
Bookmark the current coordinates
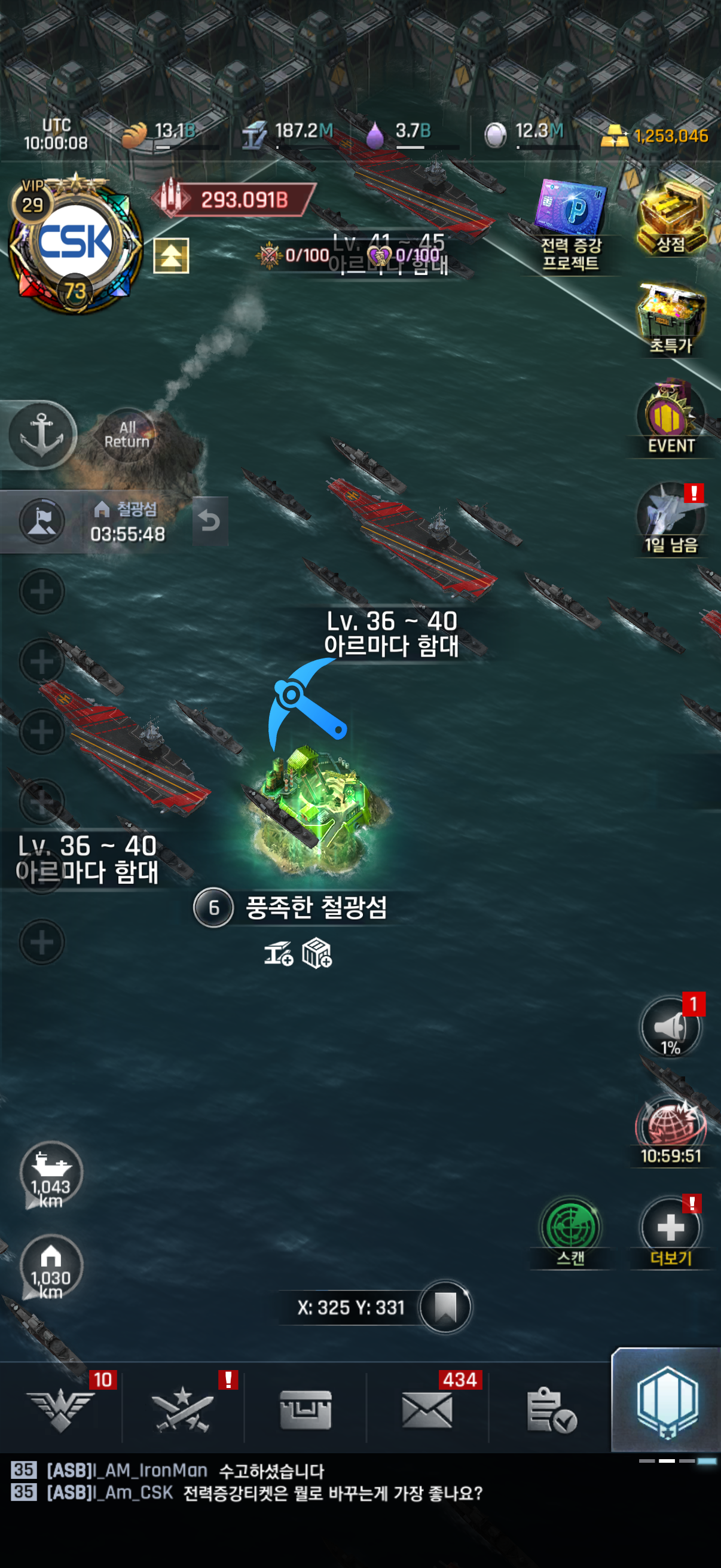pyautogui.click(x=445, y=1306)
